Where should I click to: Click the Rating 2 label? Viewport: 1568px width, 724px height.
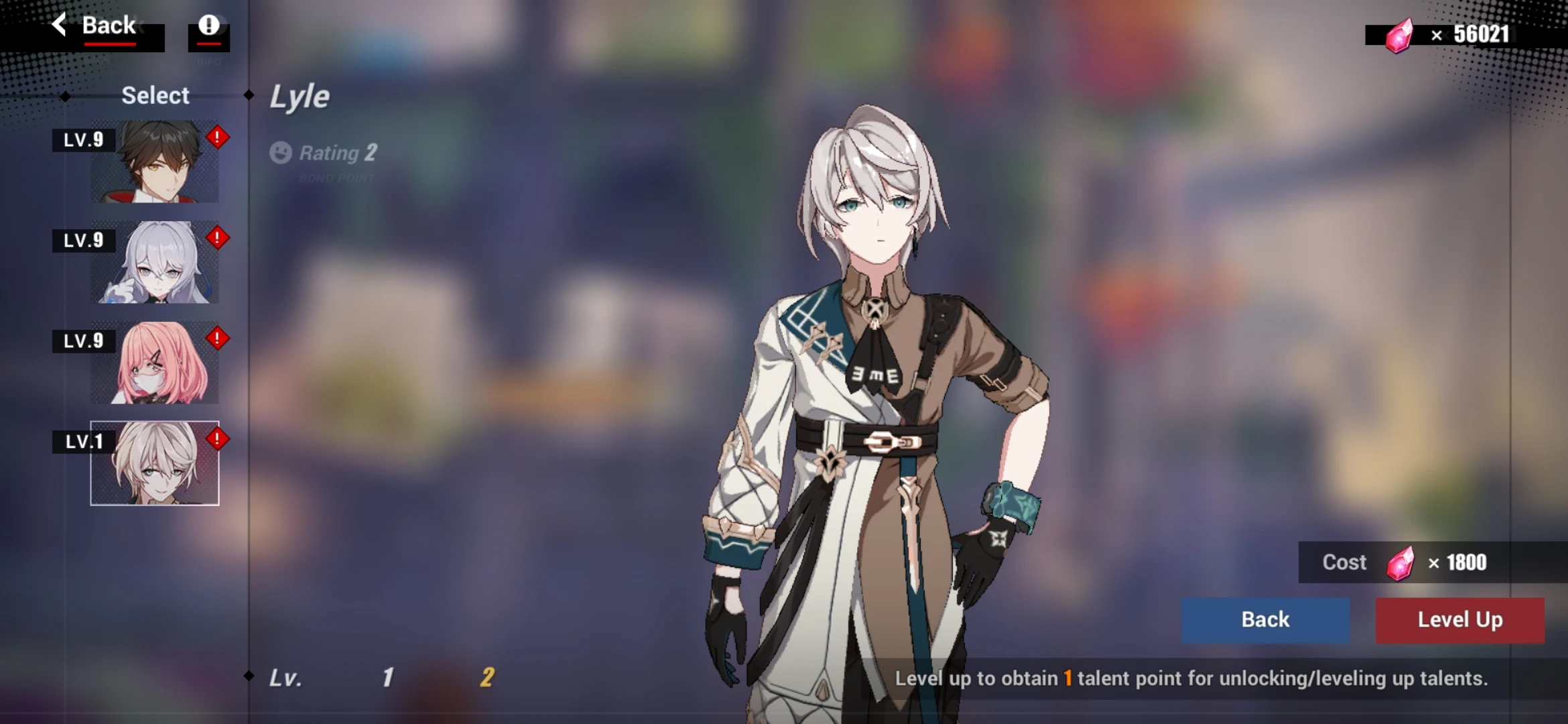340,153
